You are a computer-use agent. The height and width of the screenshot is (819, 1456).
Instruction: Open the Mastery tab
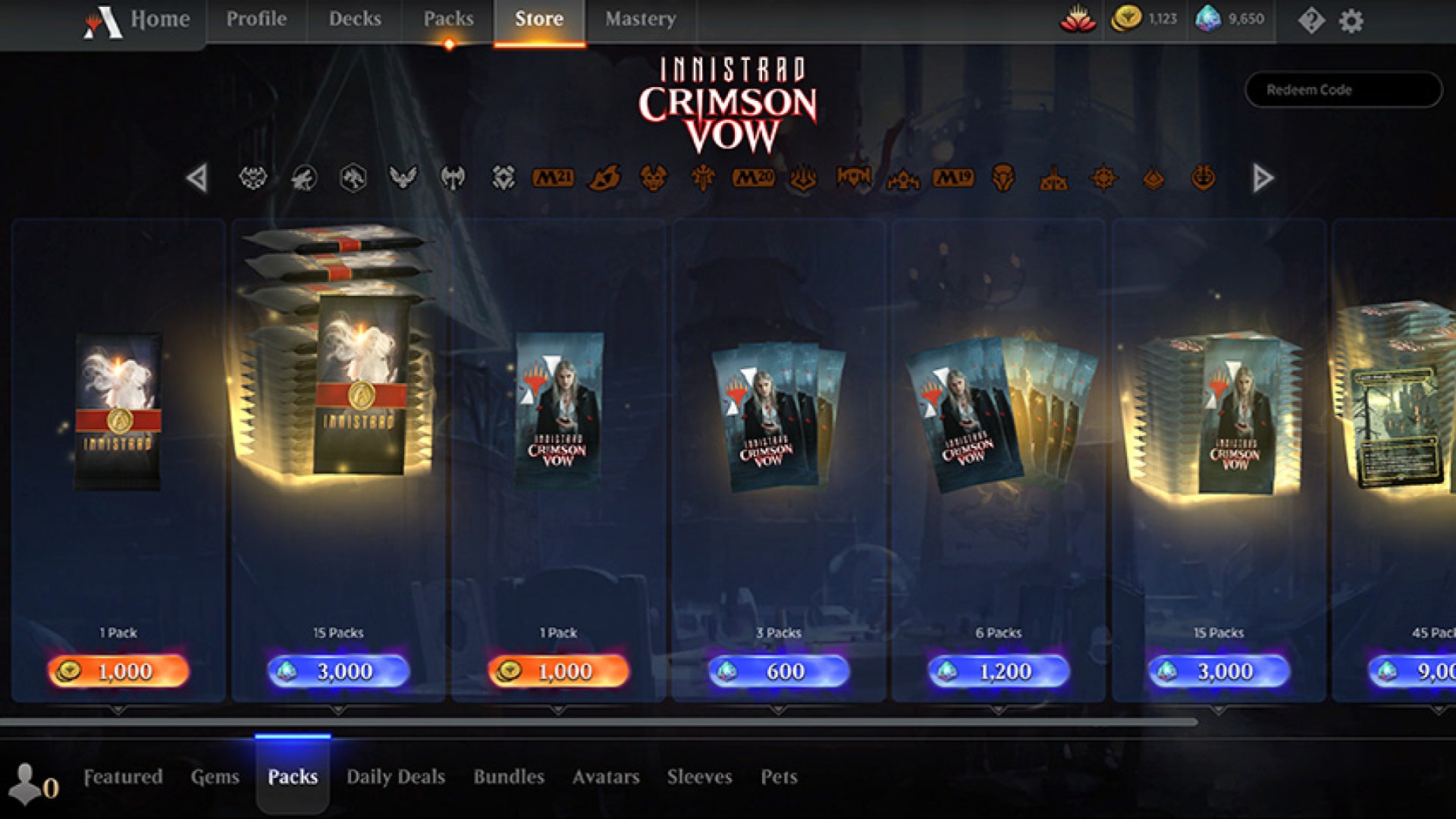tap(640, 19)
